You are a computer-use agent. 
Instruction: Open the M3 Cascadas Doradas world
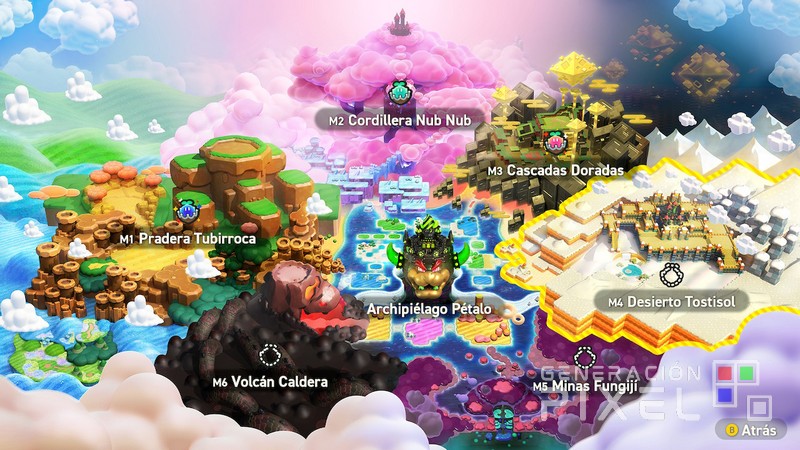tap(555, 170)
